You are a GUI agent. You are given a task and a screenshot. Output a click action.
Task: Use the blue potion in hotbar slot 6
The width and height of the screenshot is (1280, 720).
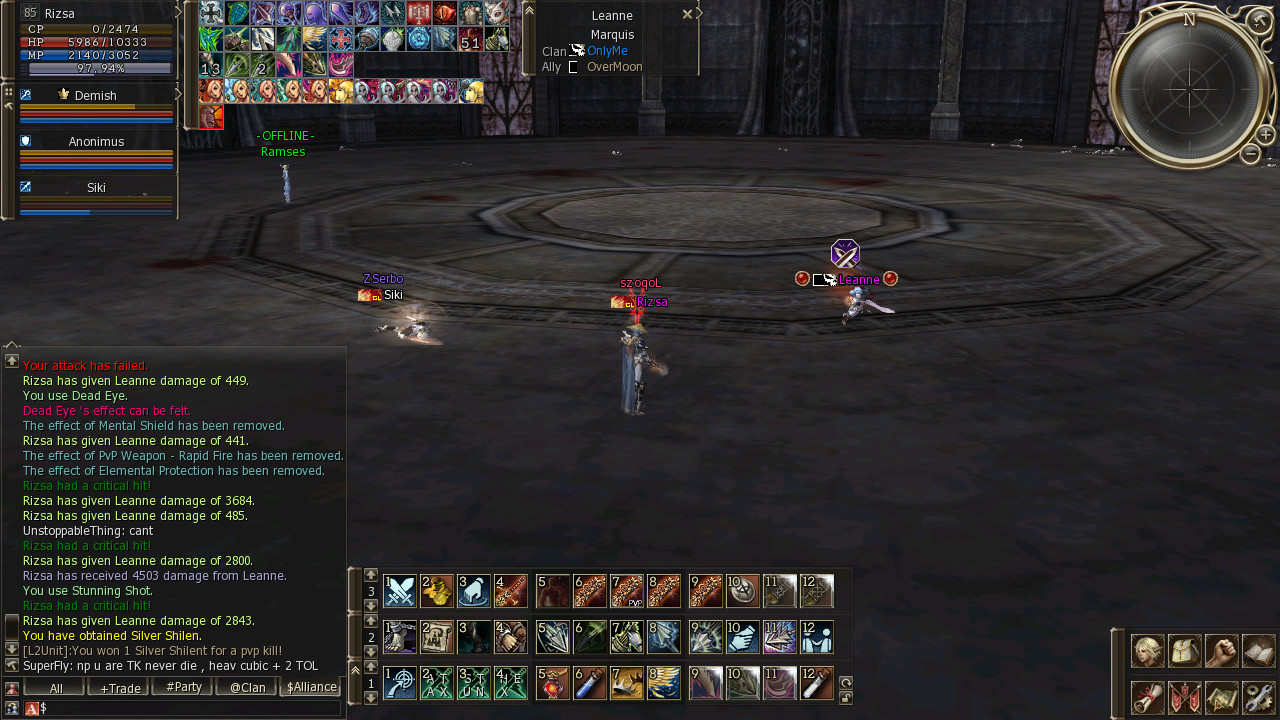point(590,683)
